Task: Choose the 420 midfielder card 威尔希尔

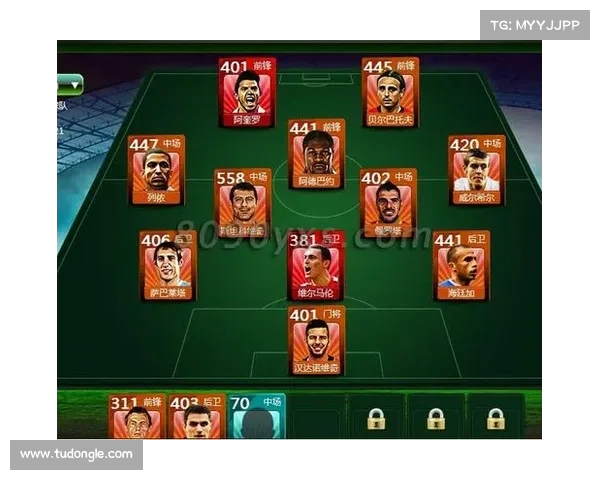Action: click(476, 169)
